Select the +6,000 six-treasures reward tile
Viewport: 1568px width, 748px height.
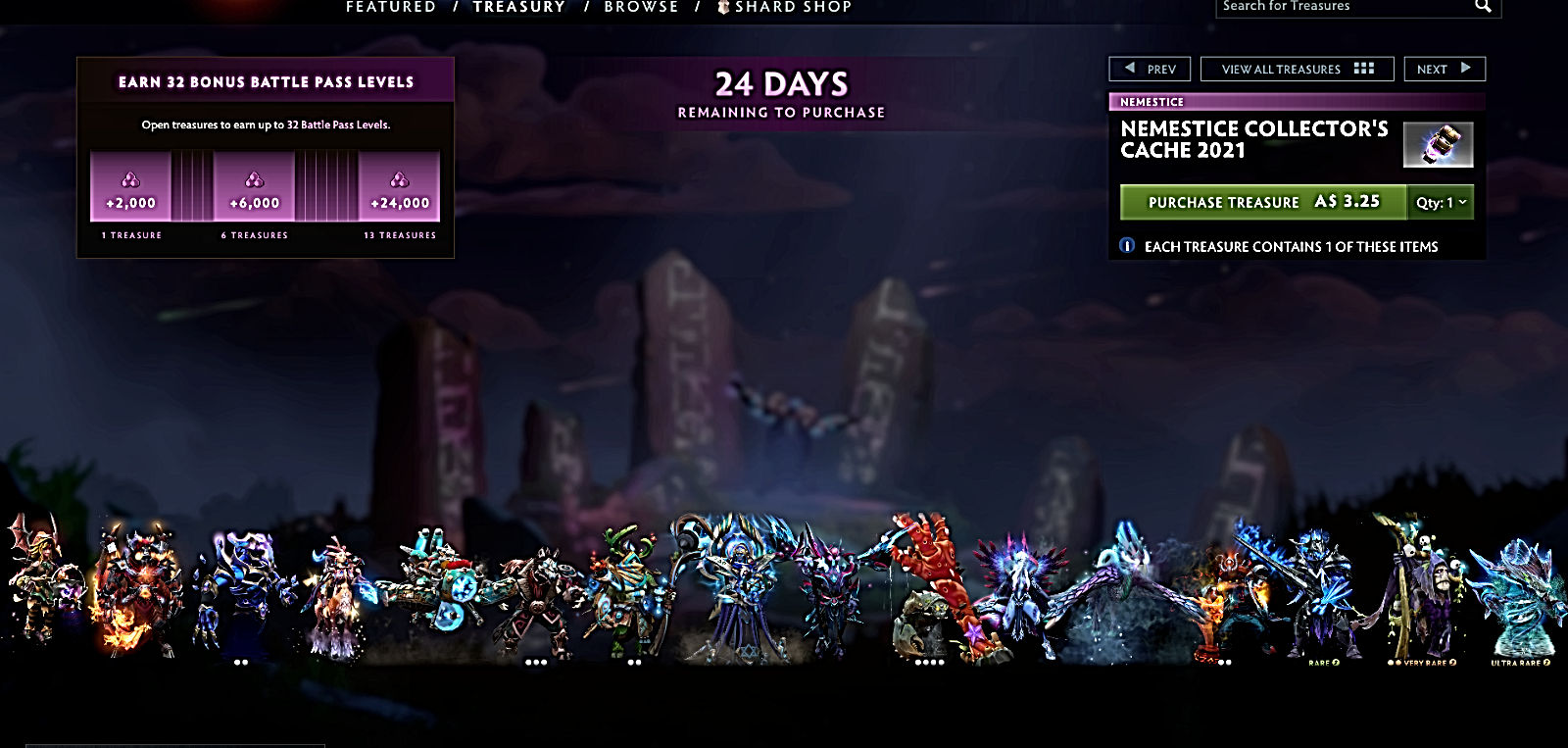pyautogui.click(x=255, y=186)
